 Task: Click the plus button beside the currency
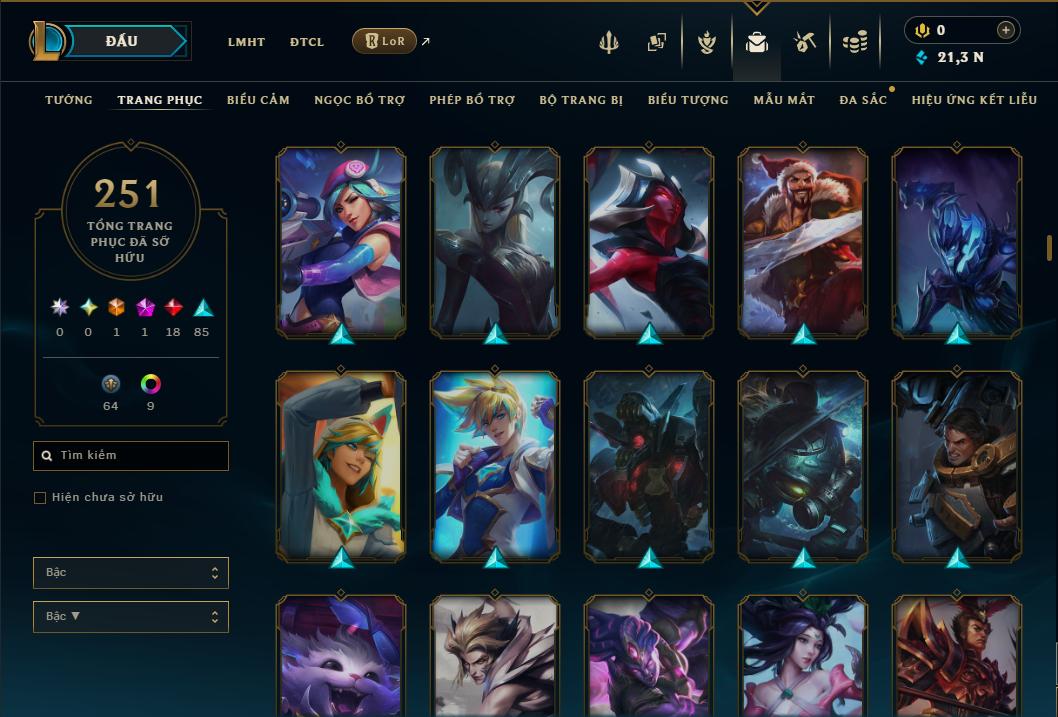[x=1006, y=30]
